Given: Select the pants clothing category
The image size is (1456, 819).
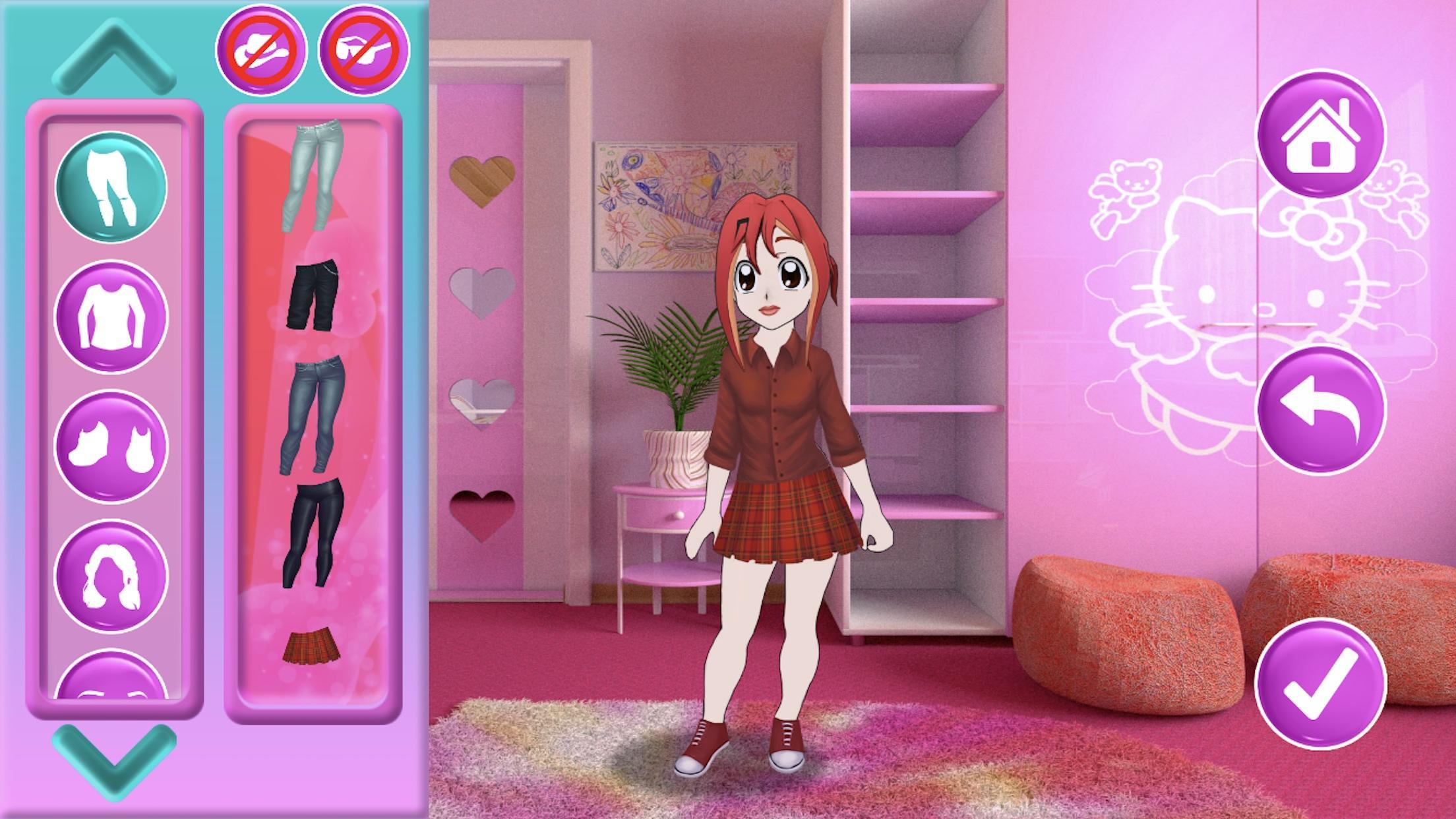Looking at the screenshot, I should click(x=111, y=185).
